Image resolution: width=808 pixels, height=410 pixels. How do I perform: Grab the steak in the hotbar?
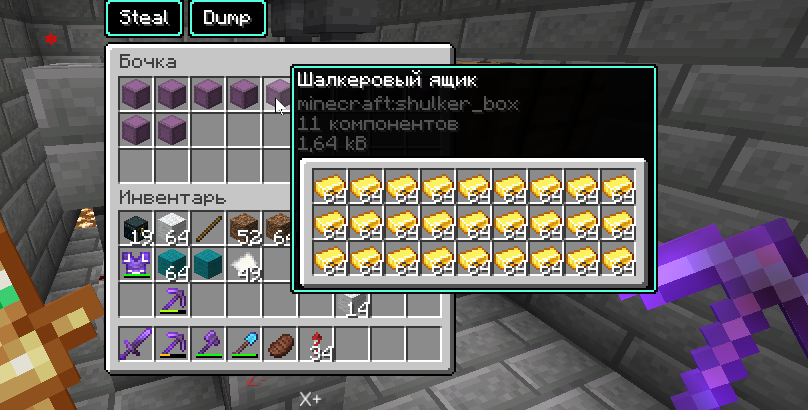[281, 343]
